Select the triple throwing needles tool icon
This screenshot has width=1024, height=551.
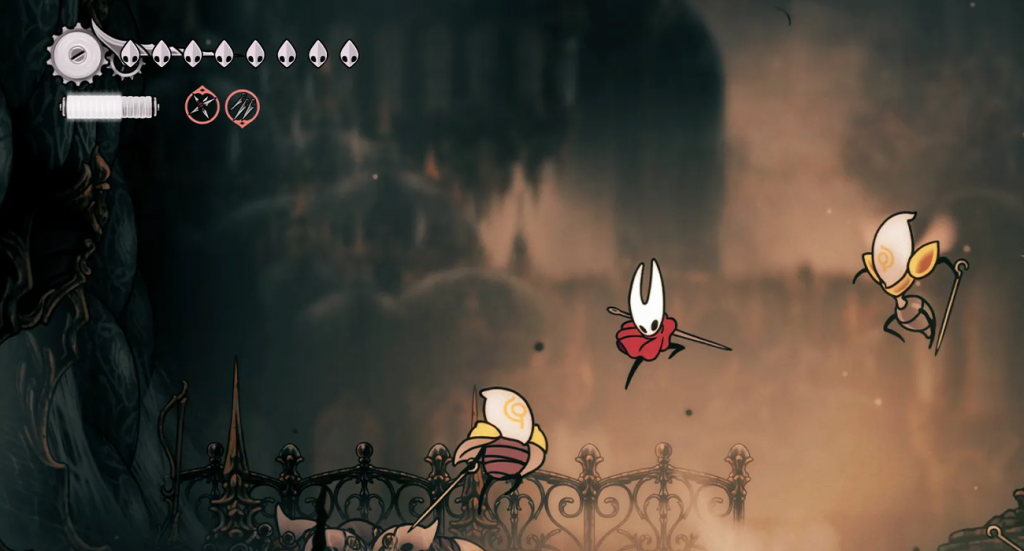point(242,106)
